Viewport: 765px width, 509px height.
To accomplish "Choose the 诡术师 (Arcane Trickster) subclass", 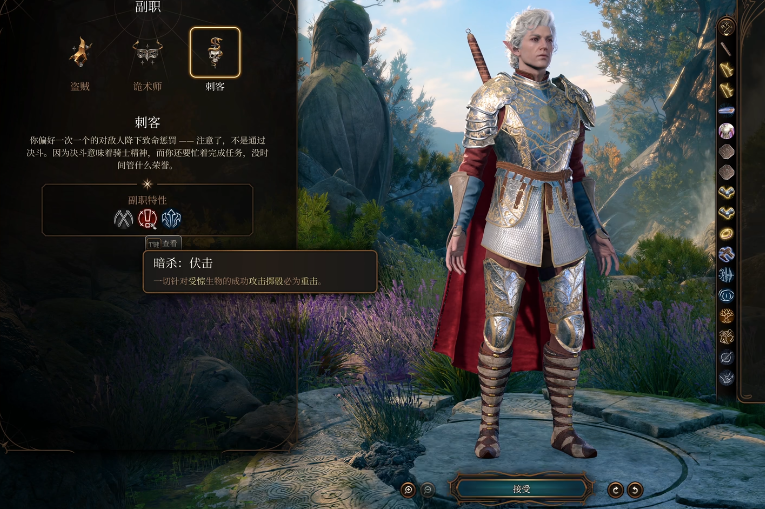I will (x=147, y=53).
